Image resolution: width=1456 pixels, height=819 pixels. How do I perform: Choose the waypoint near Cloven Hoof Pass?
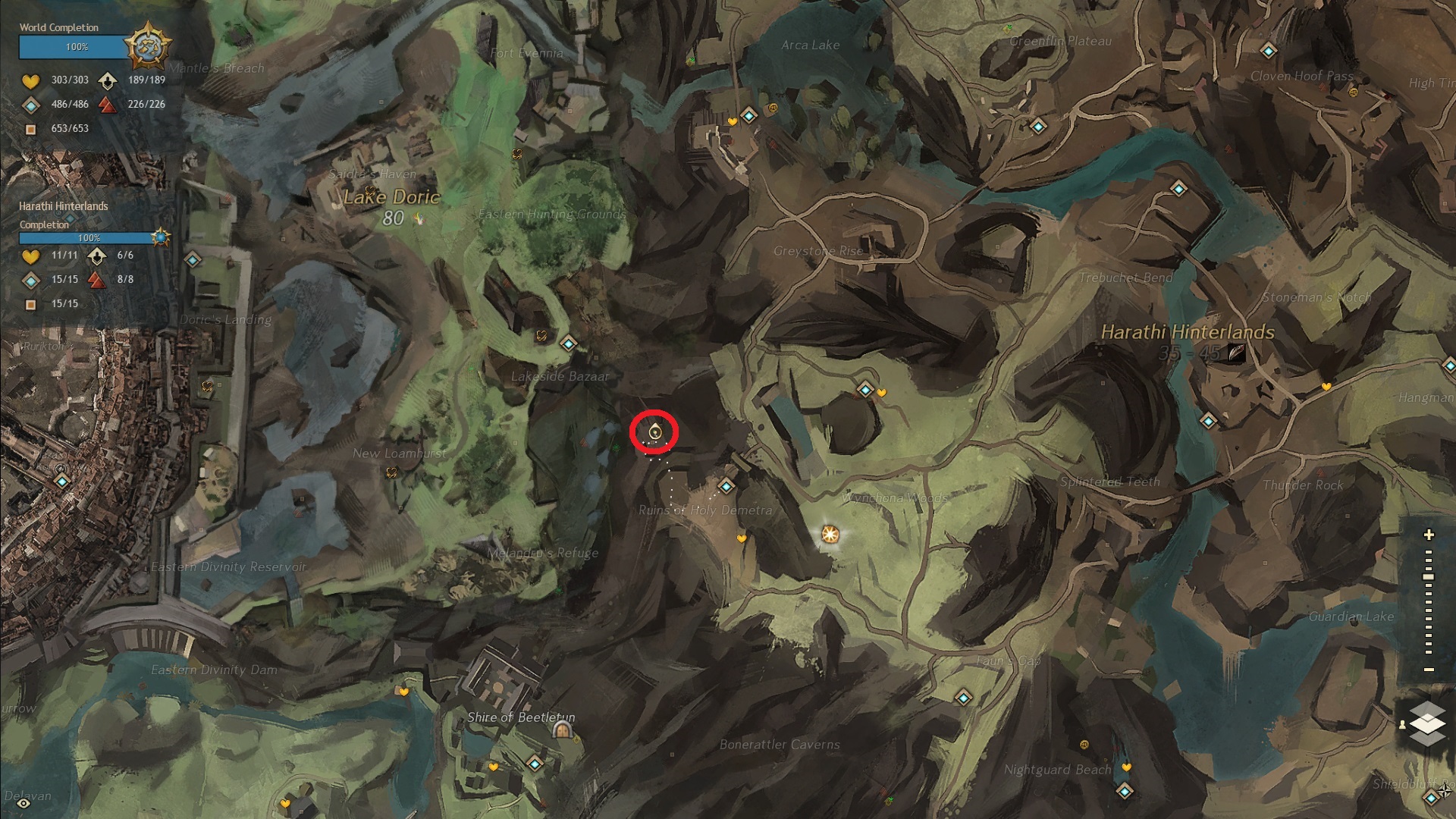pos(1269,52)
